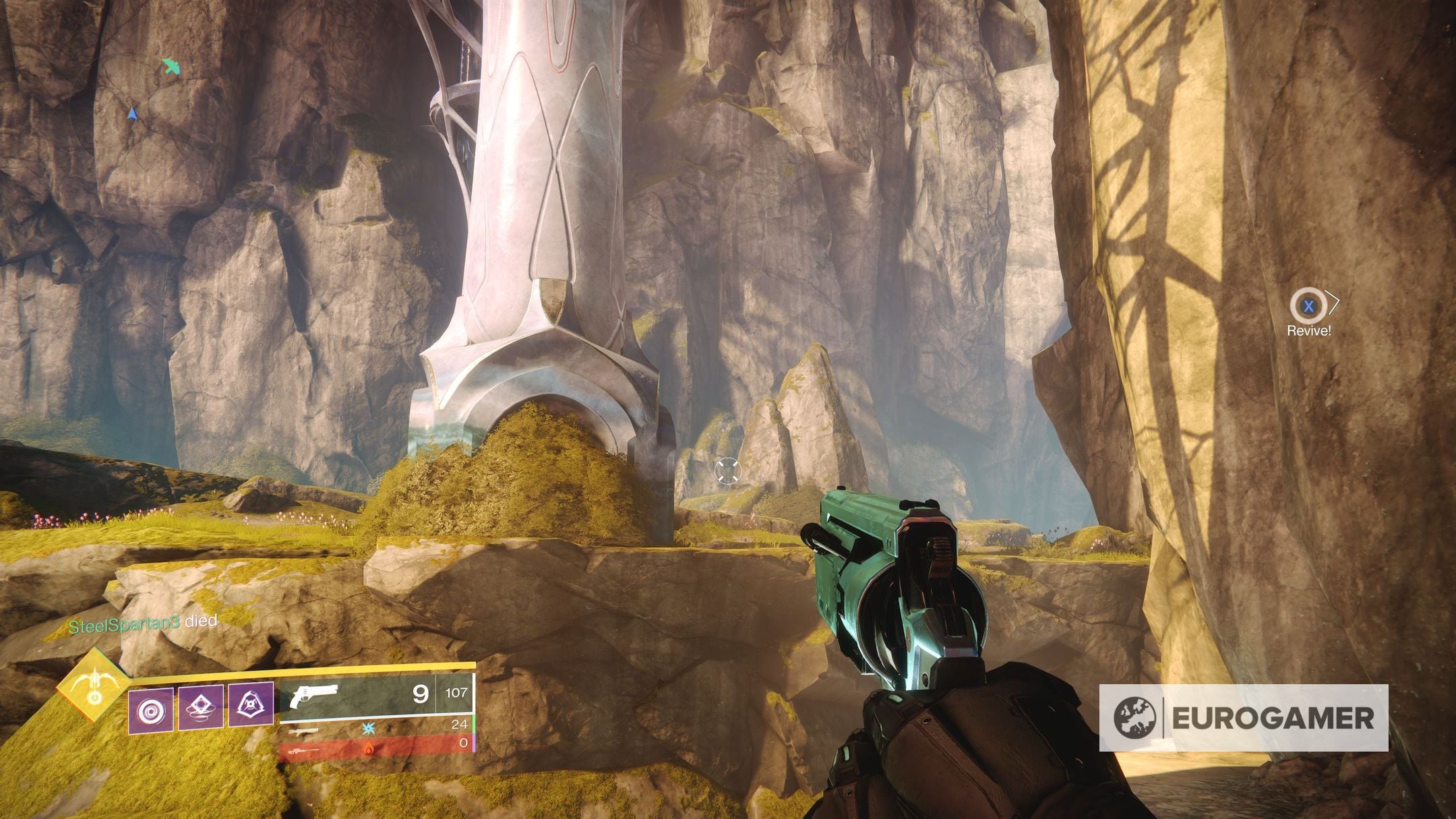Select the blue player arrow on radar
The image size is (1456, 819).
pyautogui.click(x=133, y=115)
